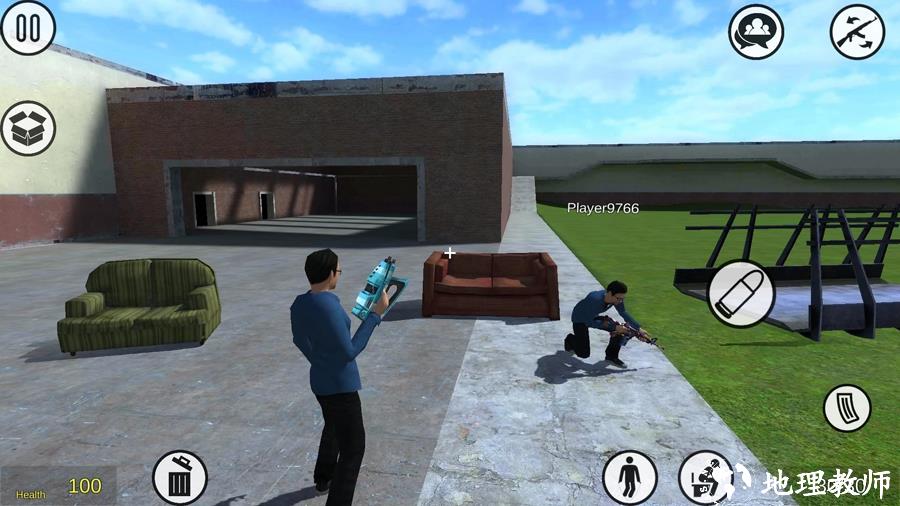Screen dimensions: 900x506
Task: Pause the game with the pause button
Action: pos(28,28)
